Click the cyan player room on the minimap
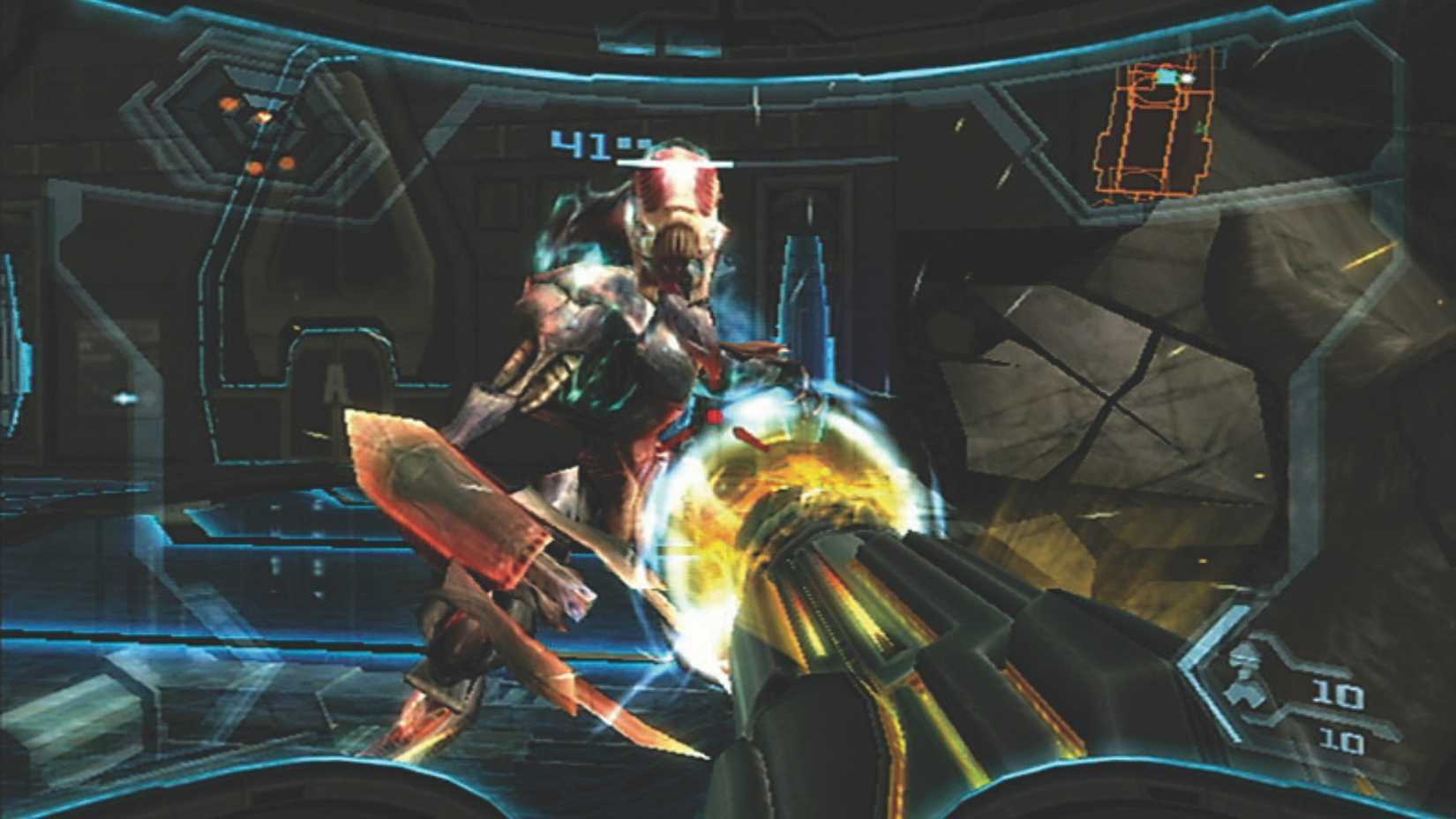This screenshot has height=819, width=1456. click(1163, 76)
